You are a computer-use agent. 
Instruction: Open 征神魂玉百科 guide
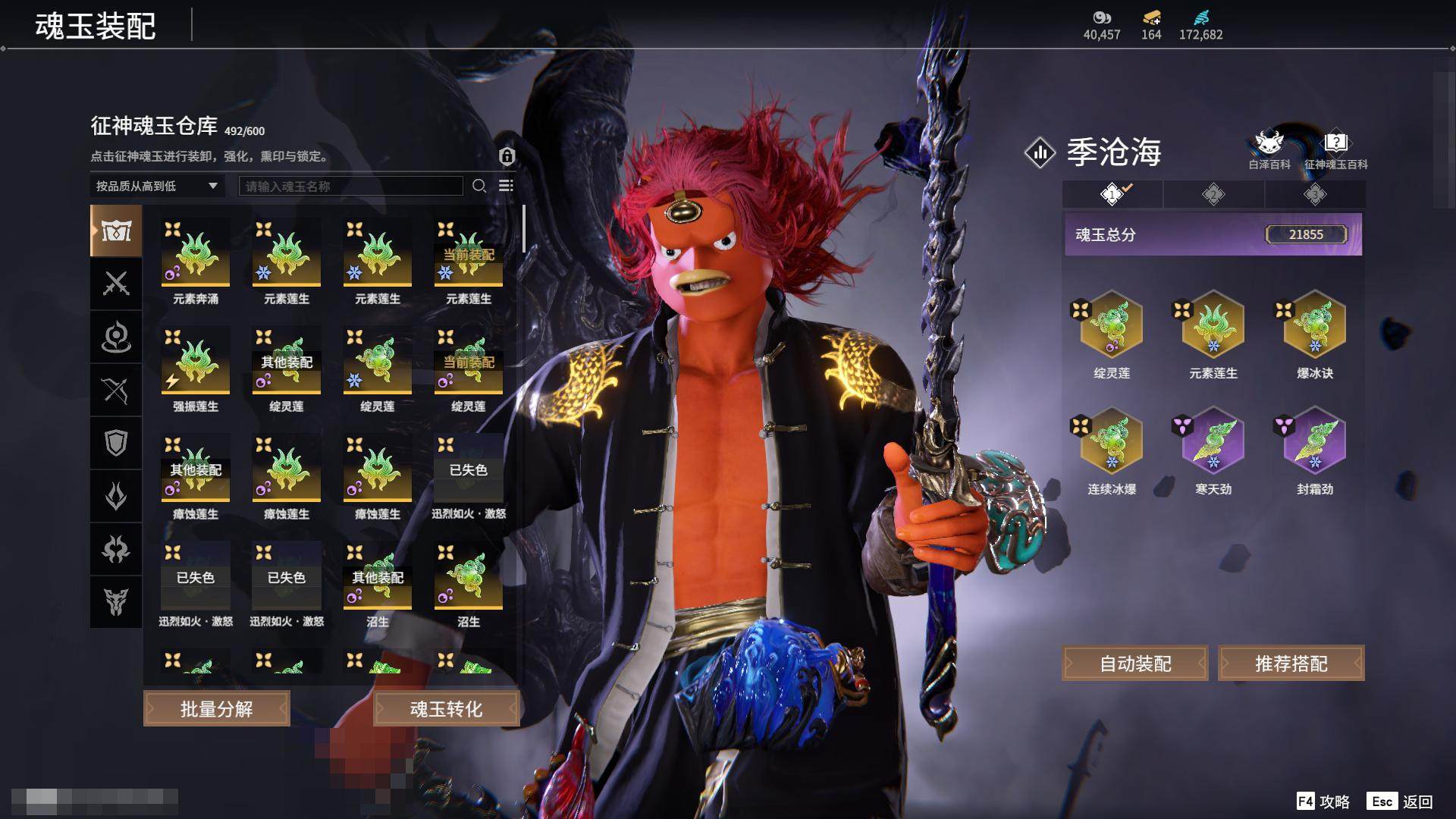click(1335, 149)
